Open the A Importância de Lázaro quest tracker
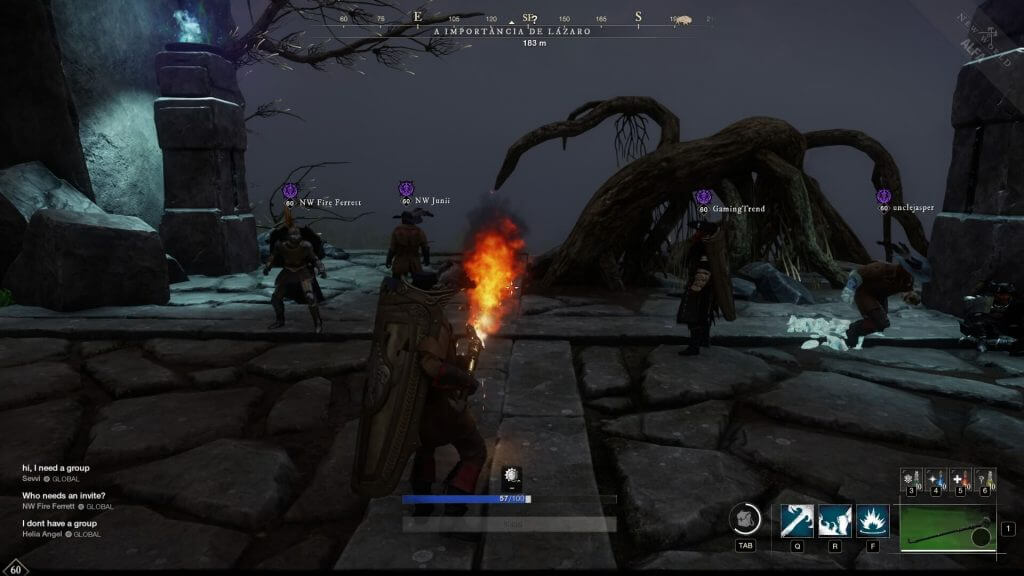Image resolution: width=1024 pixels, height=576 pixels. [x=512, y=31]
